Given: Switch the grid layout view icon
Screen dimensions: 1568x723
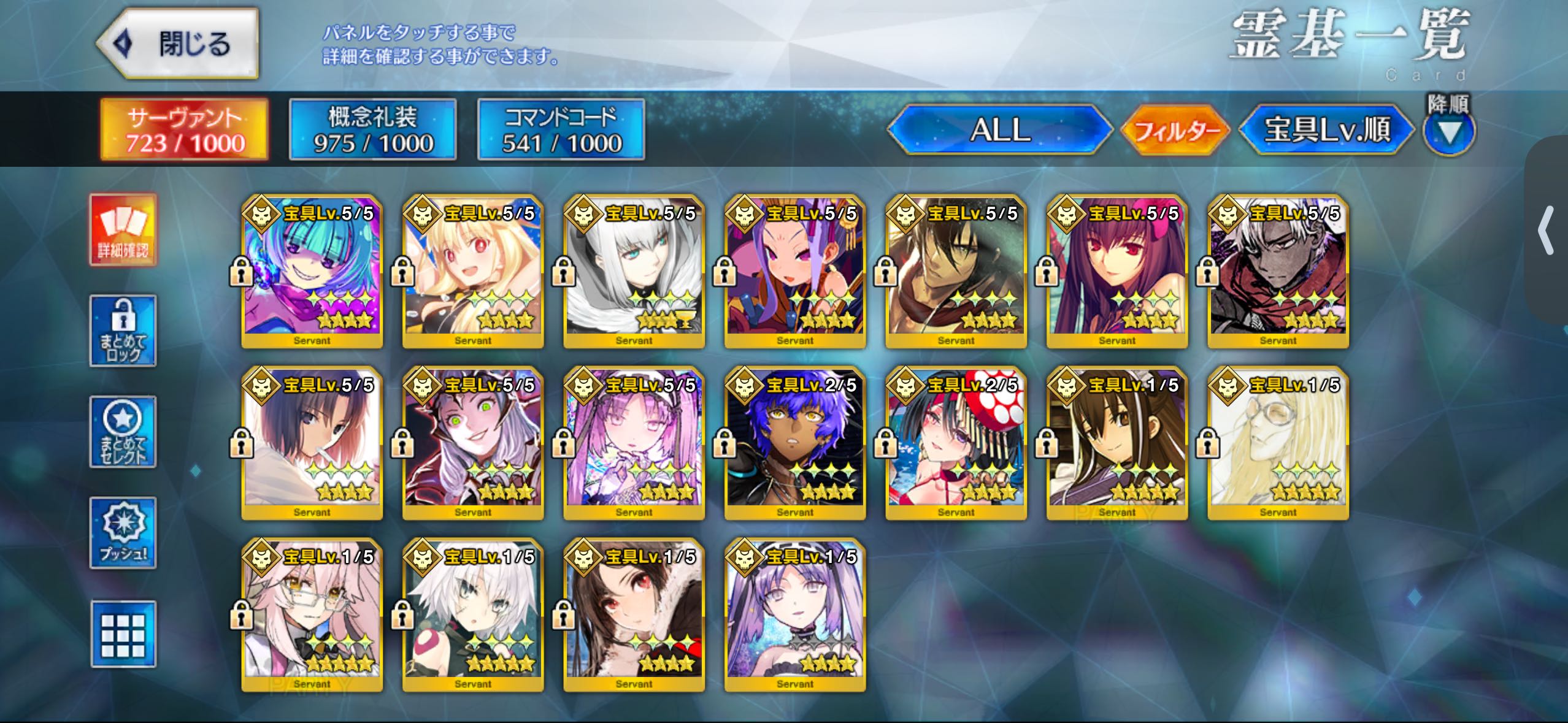Looking at the screenshot, I should click(x=123, y=634).
